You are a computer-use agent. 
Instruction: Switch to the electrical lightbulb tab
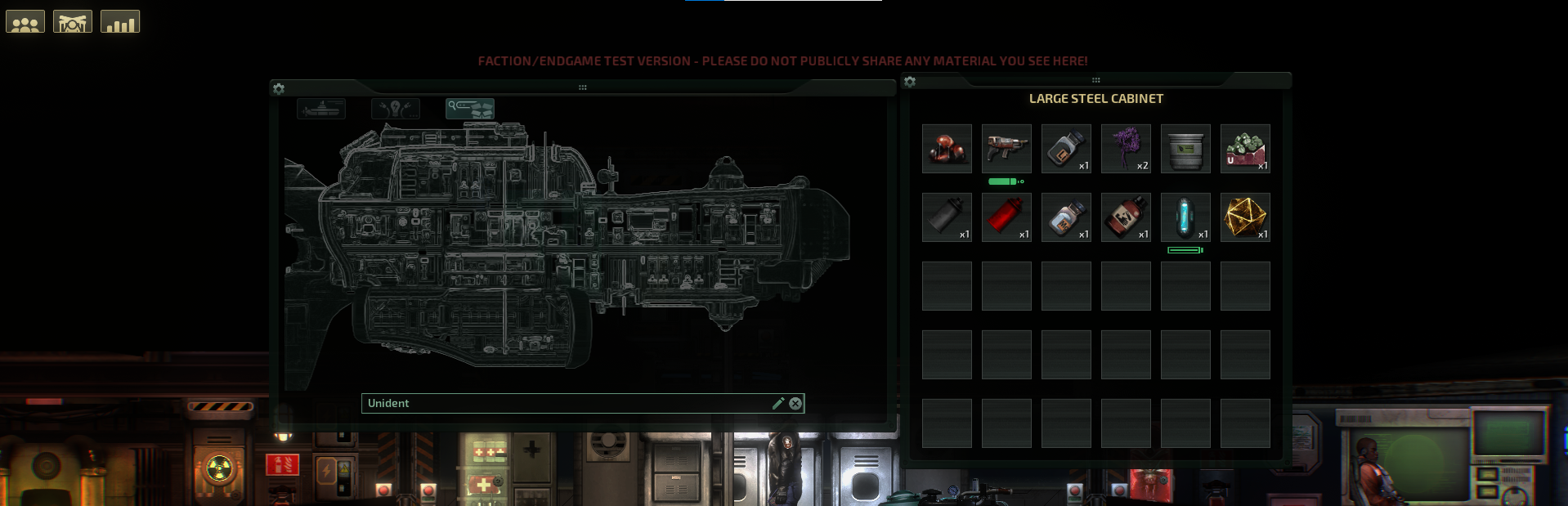point(396,109)
